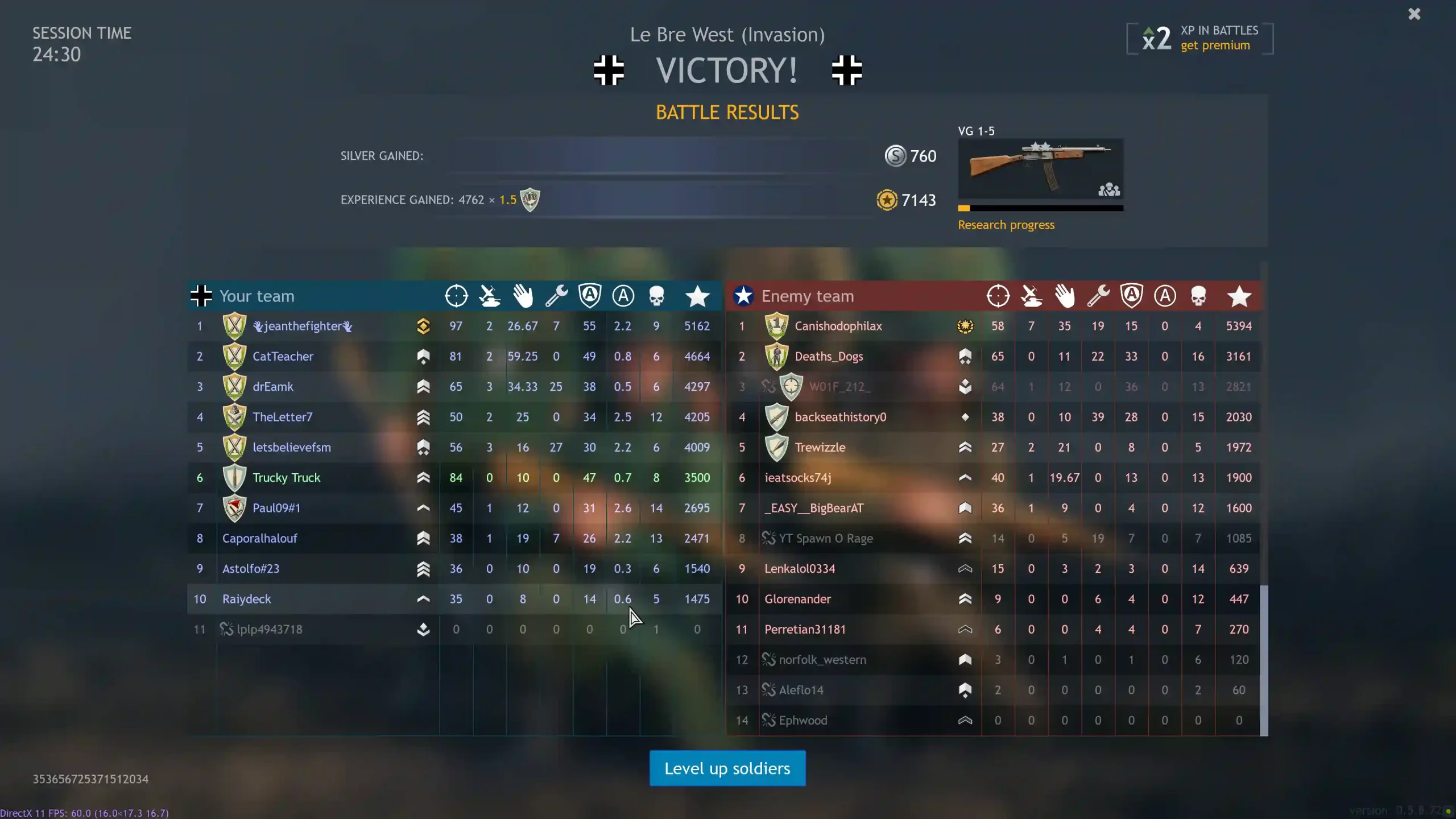Select enemy player Canishodophilax
The image size is (1456, 819).
pos(838,326)
